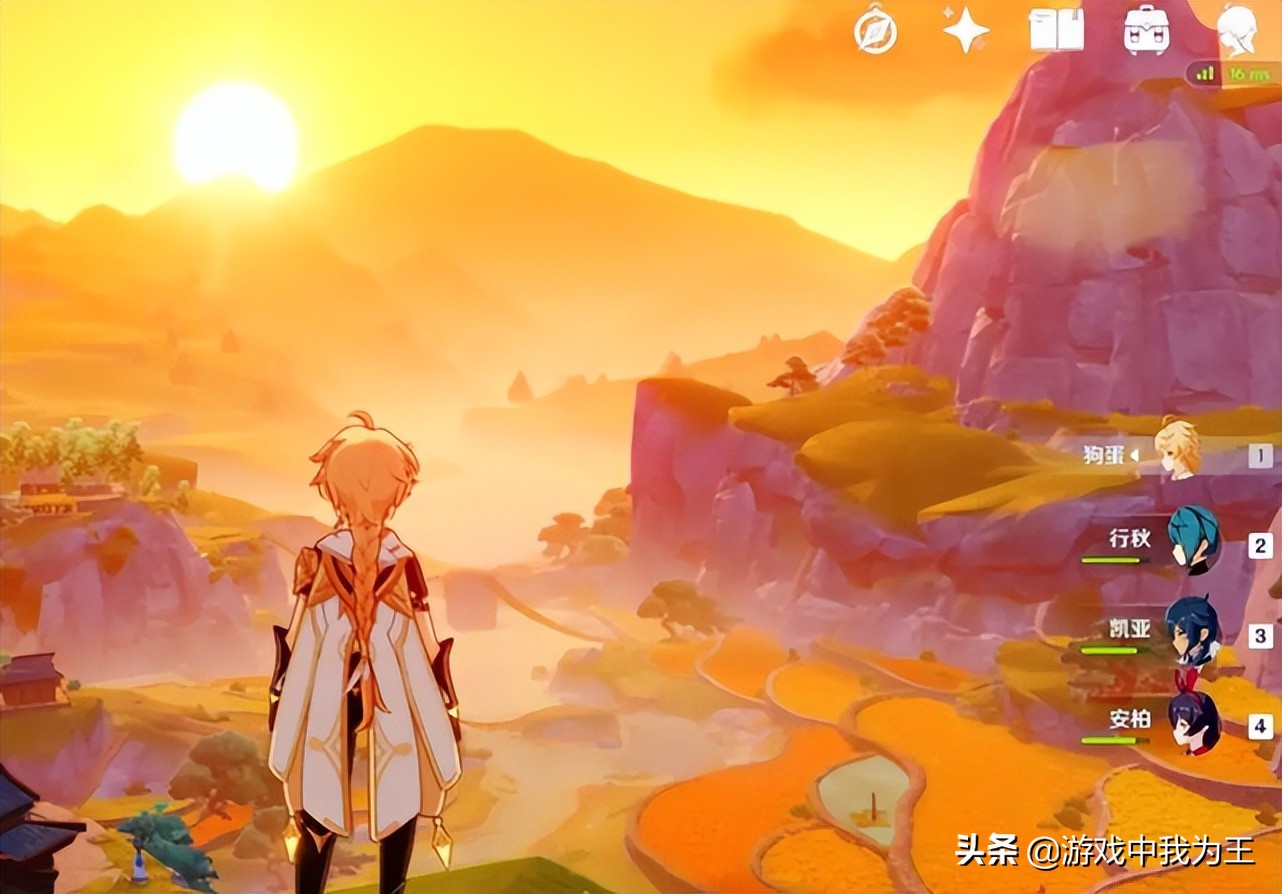Viewport: 1282px width, 894px height.
Task: Open the character head profile menu
Action: pyautogui.click(x=1237, y=30)
